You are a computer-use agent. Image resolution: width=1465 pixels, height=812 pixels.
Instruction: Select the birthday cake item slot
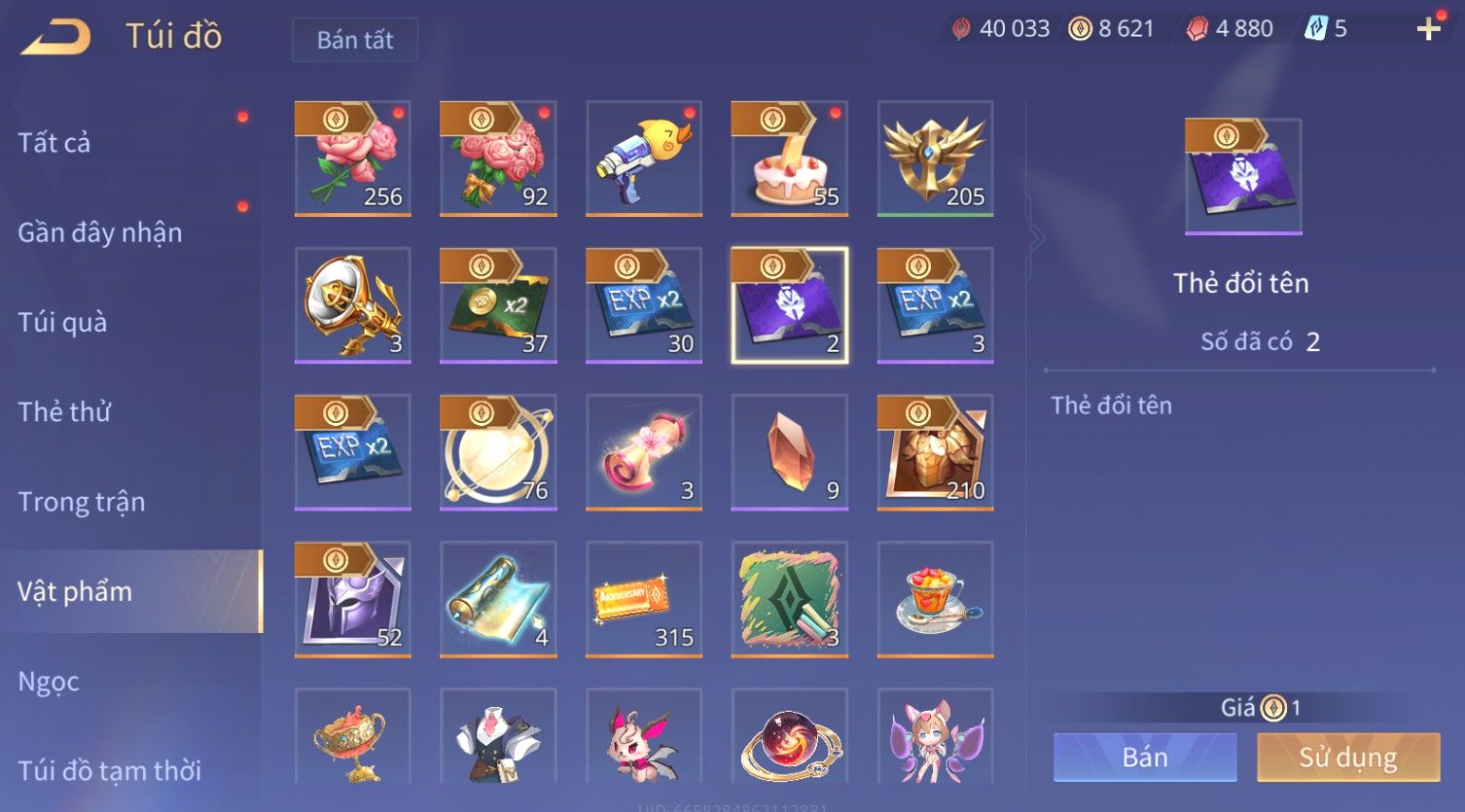tap(789, 159)
